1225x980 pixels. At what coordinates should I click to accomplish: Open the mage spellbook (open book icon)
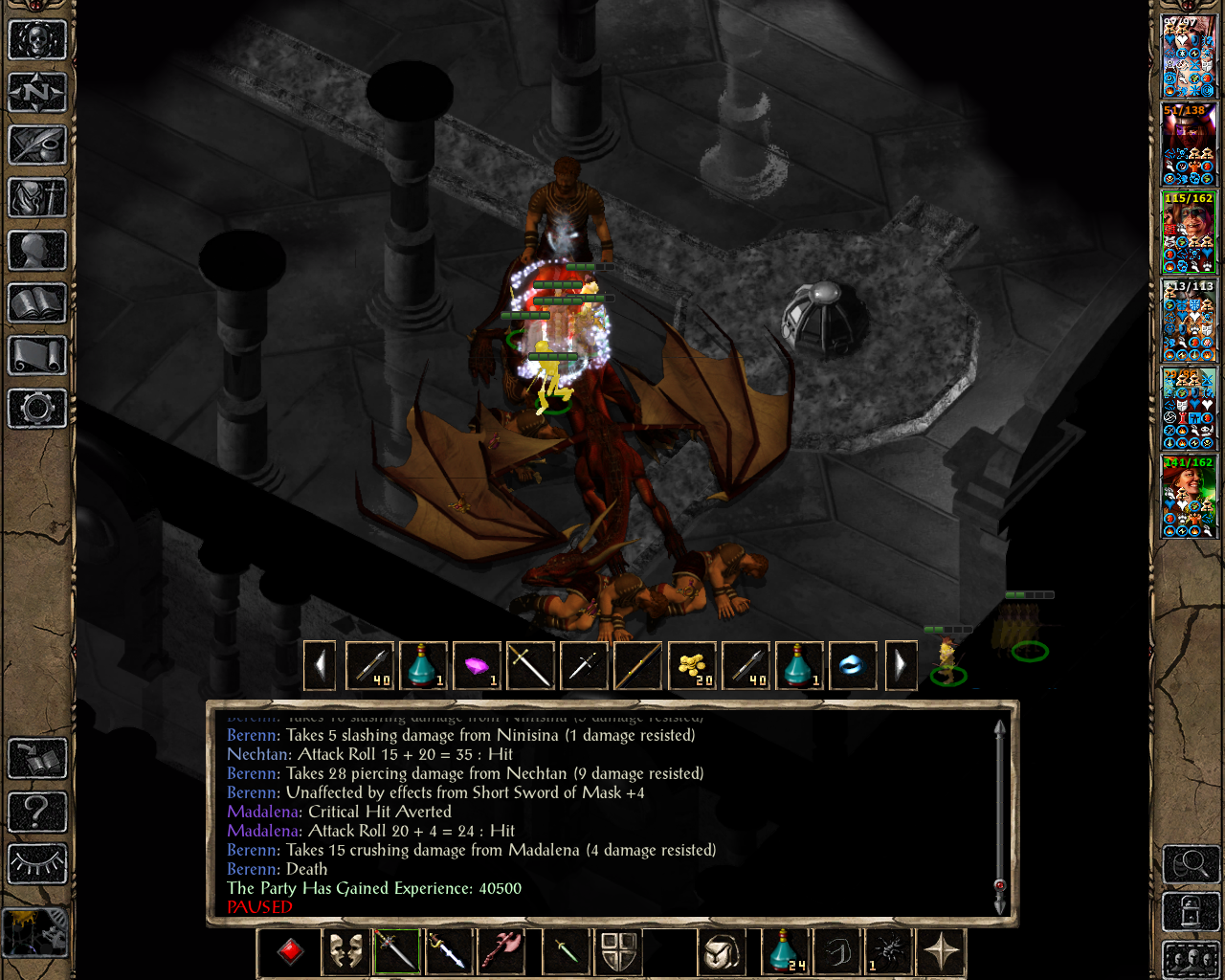37,303
